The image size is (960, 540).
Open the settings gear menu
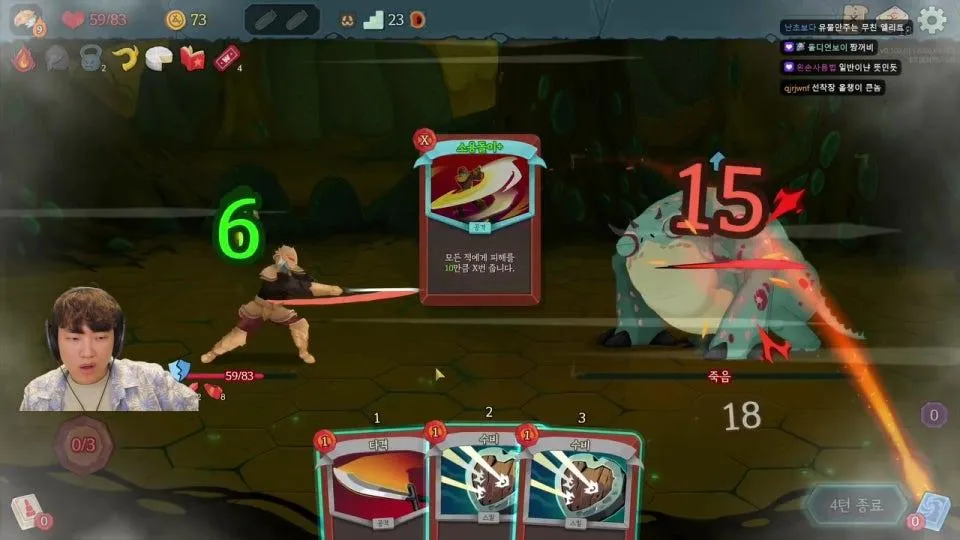[x=932, y=19]
